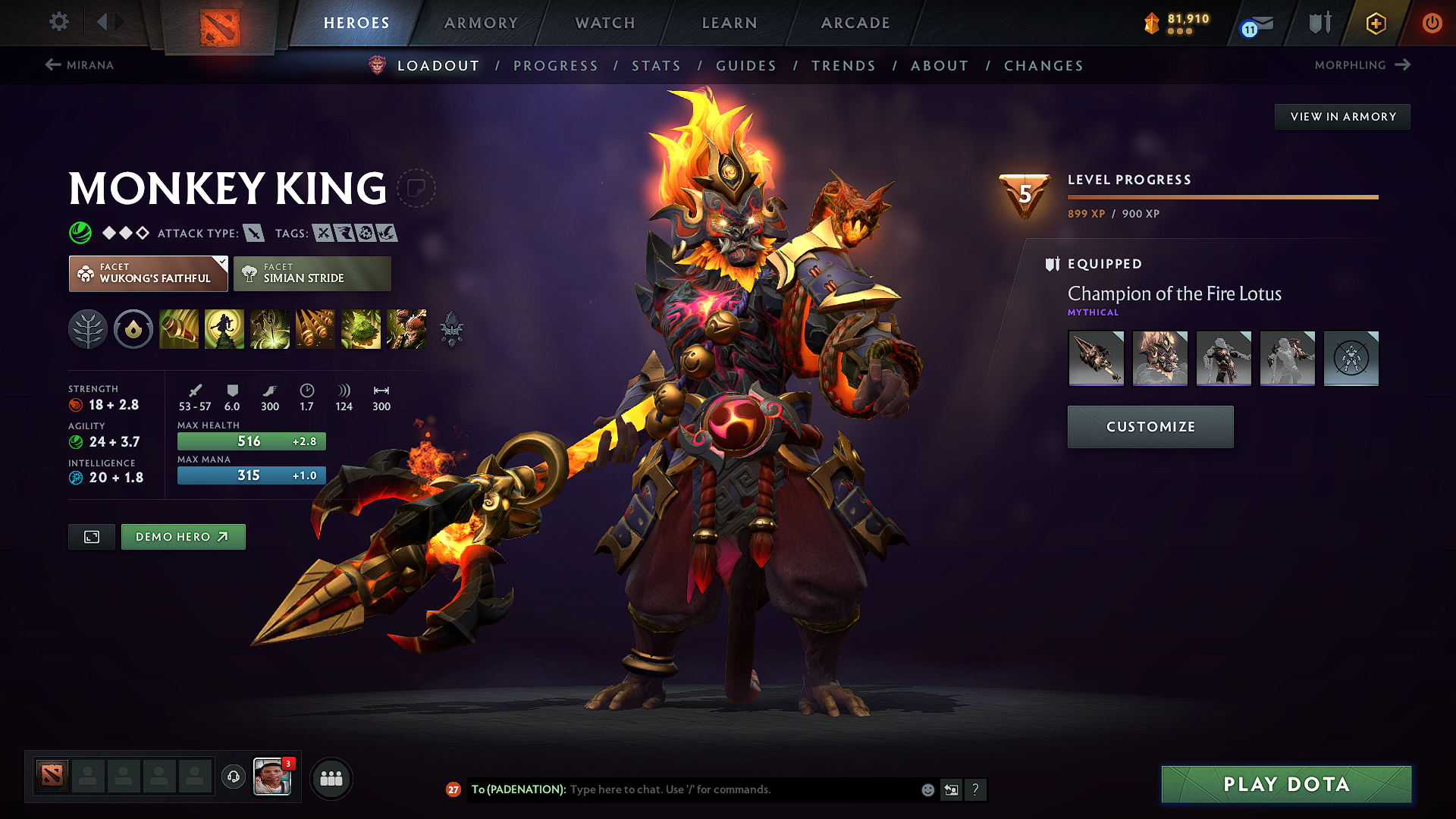
Task: Click the melee attack type icon
Action: click(x=253, y=233)
